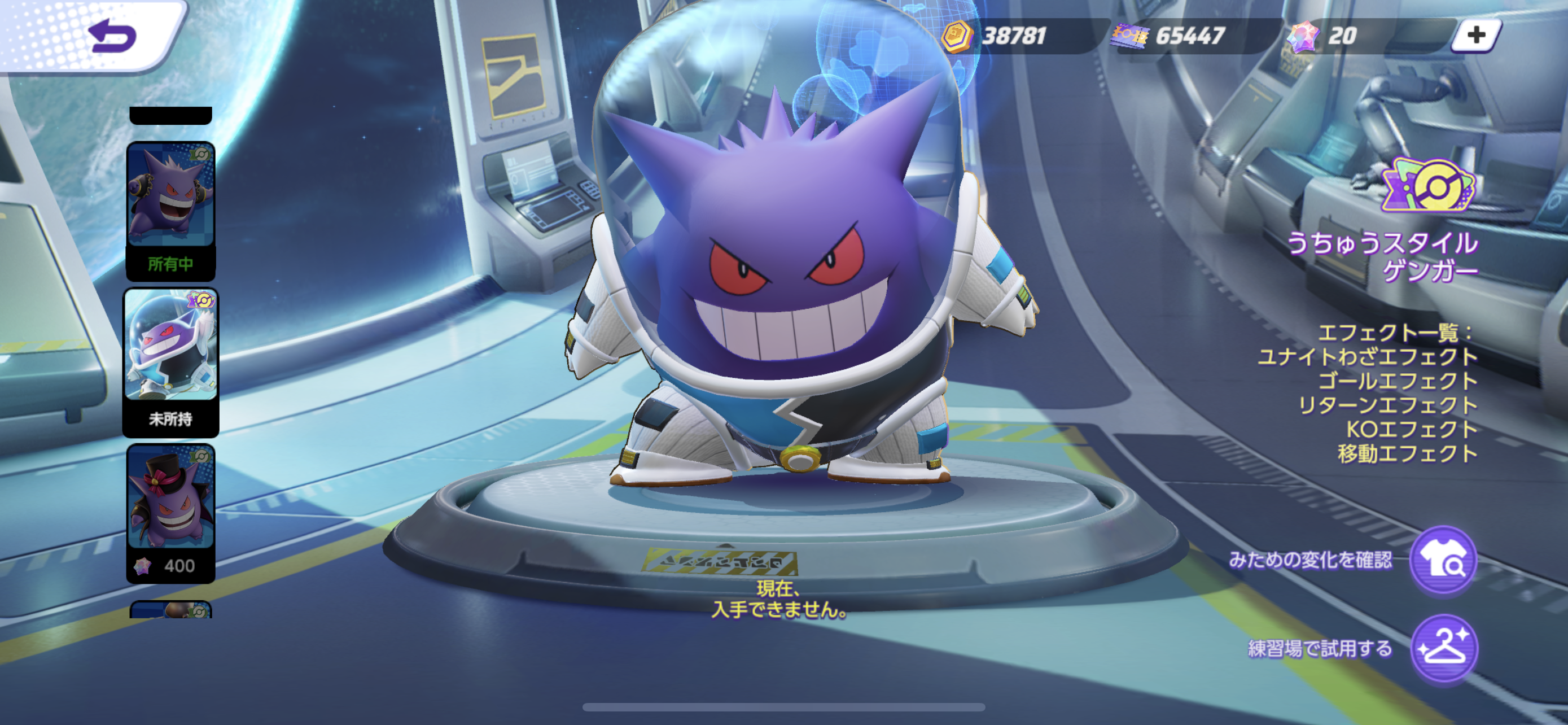Try the holowear in the practice area
This screenshot has height=725, width=1568.
[x=1443, y=649]
